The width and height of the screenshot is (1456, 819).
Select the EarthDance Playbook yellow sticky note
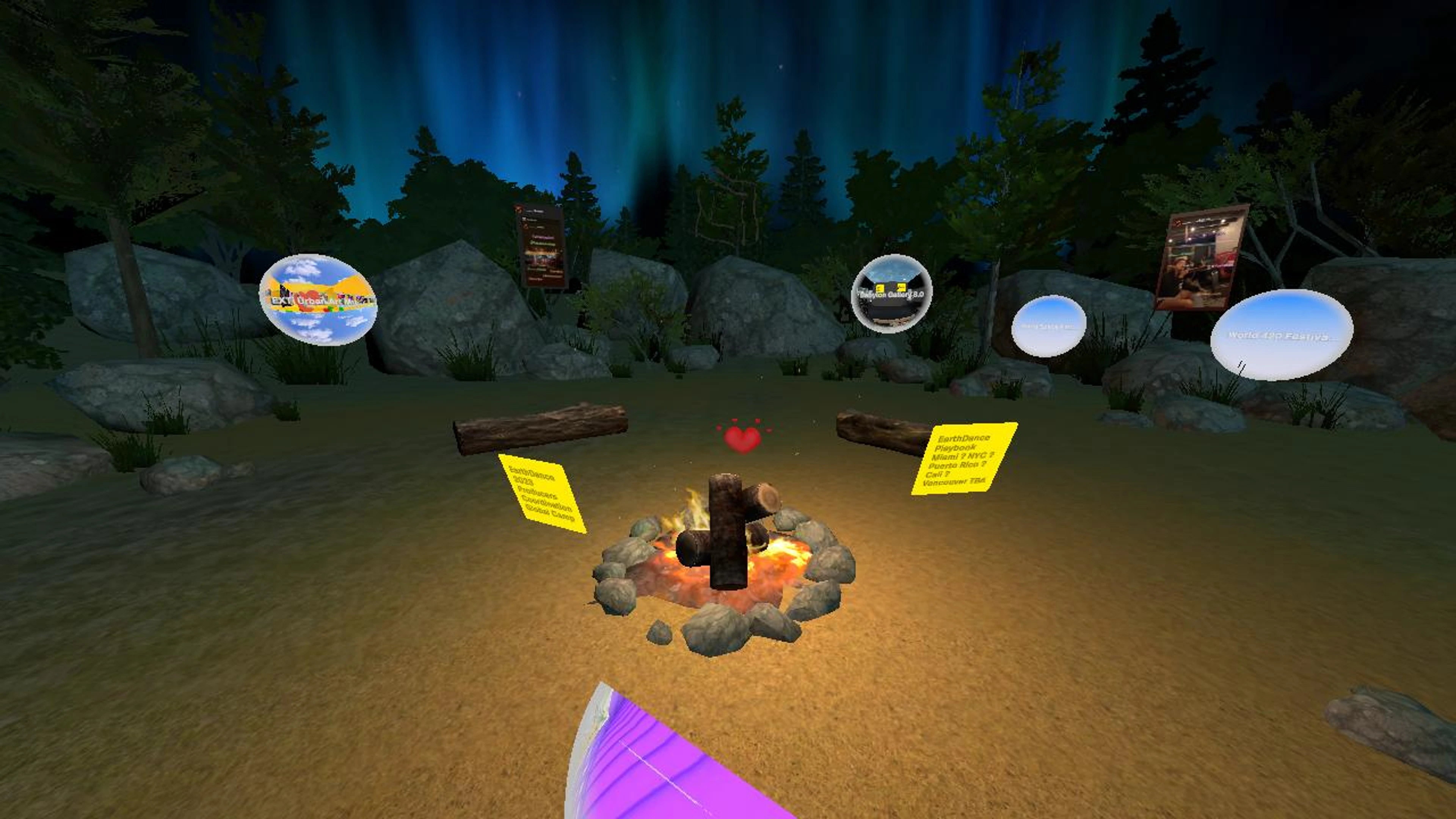964,458
